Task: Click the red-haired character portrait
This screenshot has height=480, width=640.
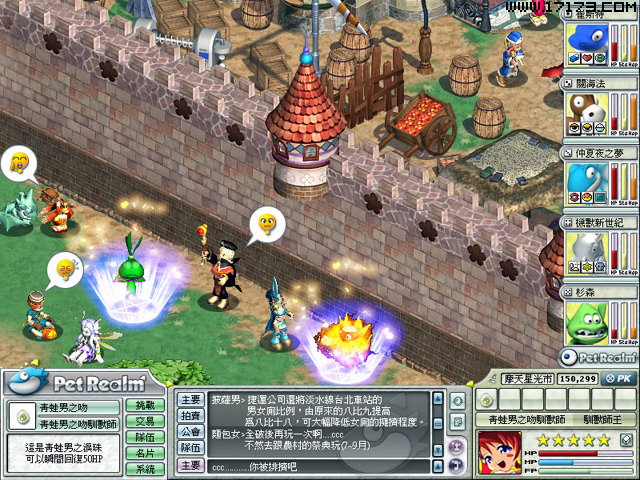Action: pyautogui.click(x=499, y=453)
